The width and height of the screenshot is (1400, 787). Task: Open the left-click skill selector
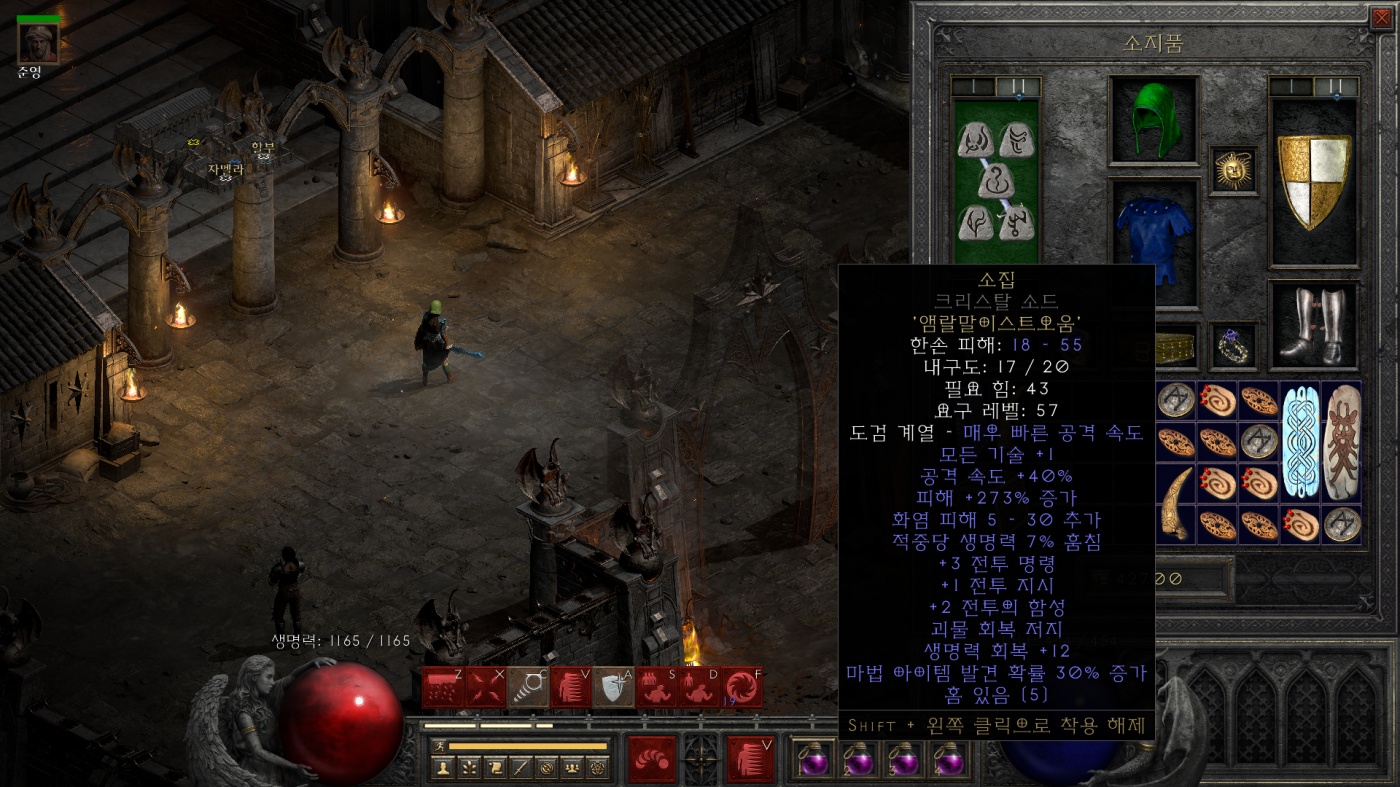coord(651,759)
